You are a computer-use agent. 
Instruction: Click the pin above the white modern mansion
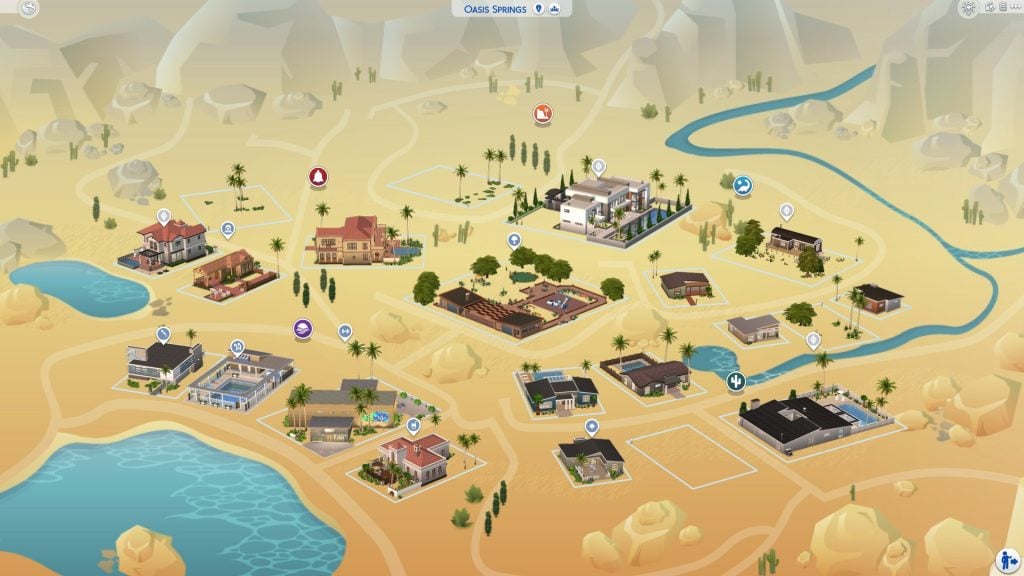click(x=598, y=167)
